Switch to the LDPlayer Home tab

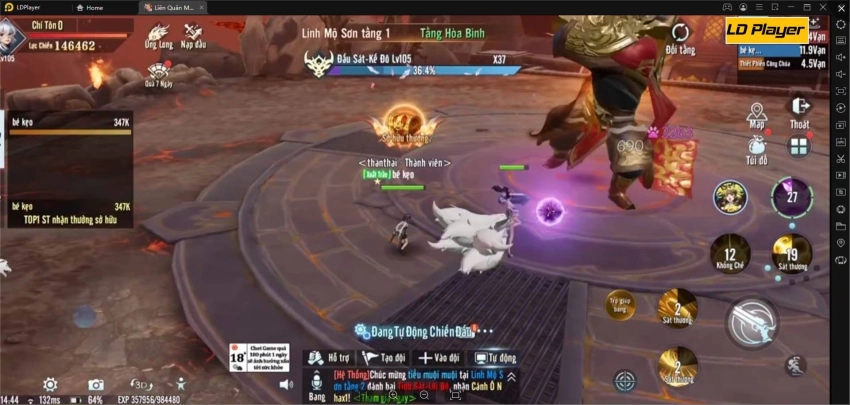pyautogui.click(x=90, y=7)
